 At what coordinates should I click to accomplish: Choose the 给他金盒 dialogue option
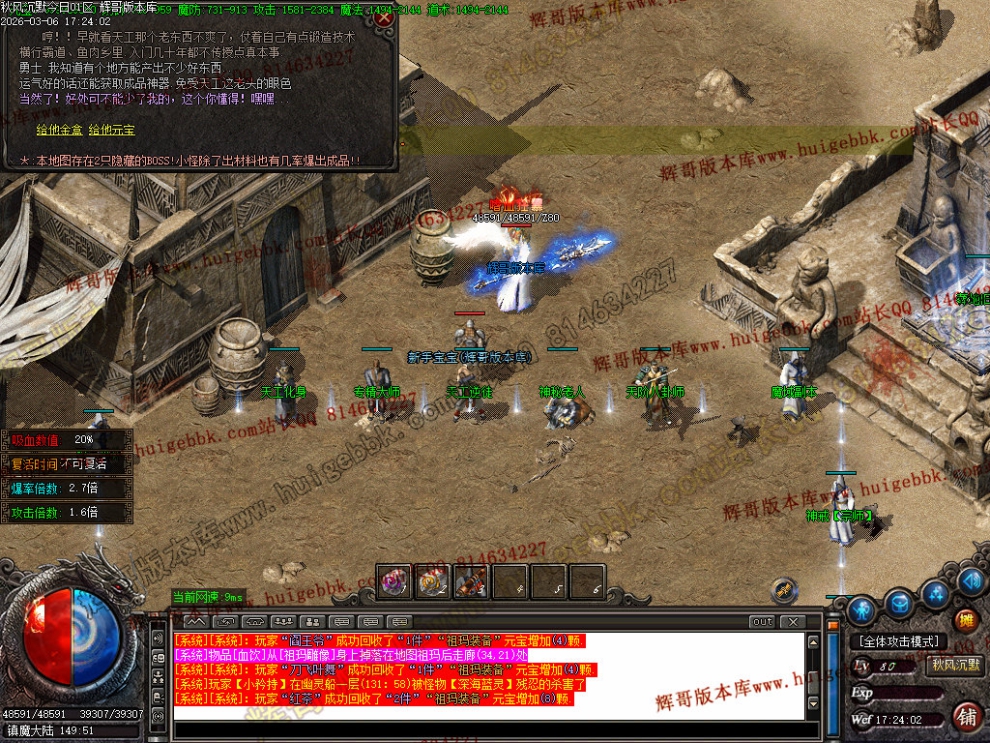pos(59,130)
